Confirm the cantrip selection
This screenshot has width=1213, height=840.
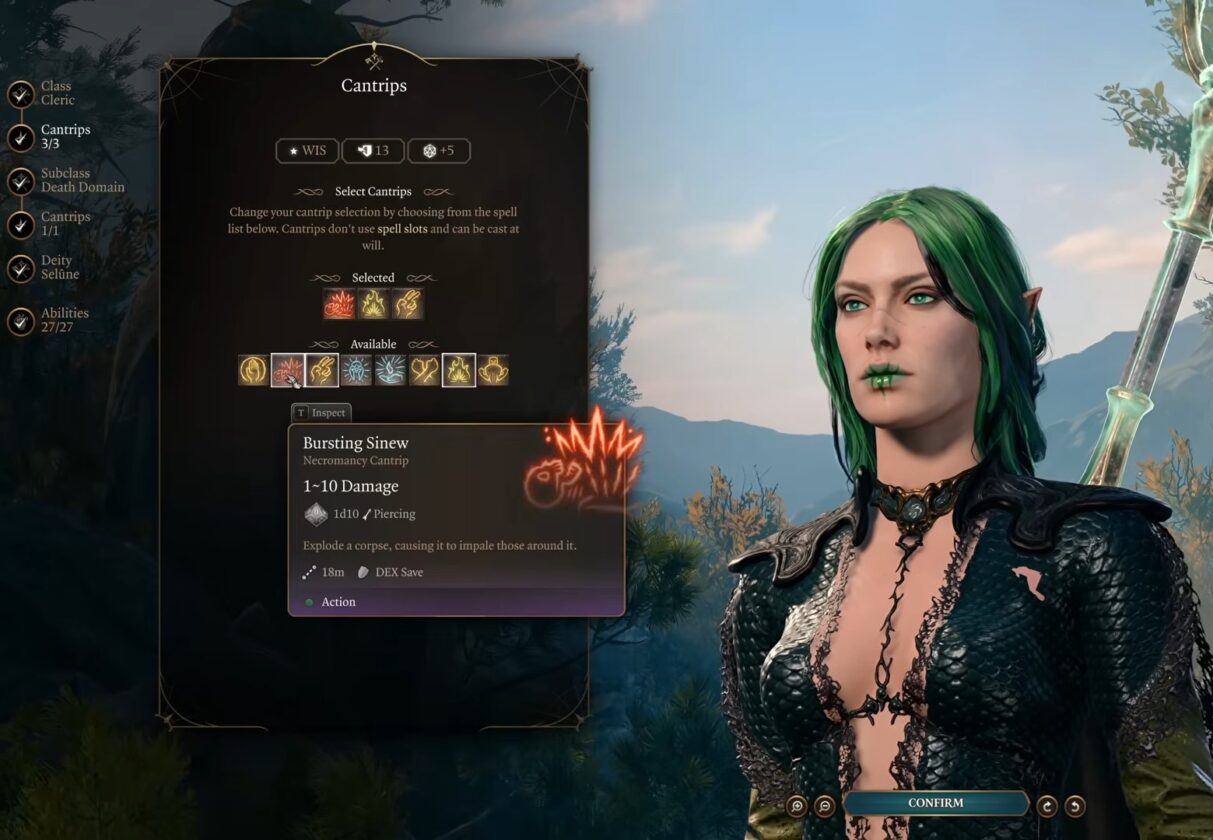[936, 803]
